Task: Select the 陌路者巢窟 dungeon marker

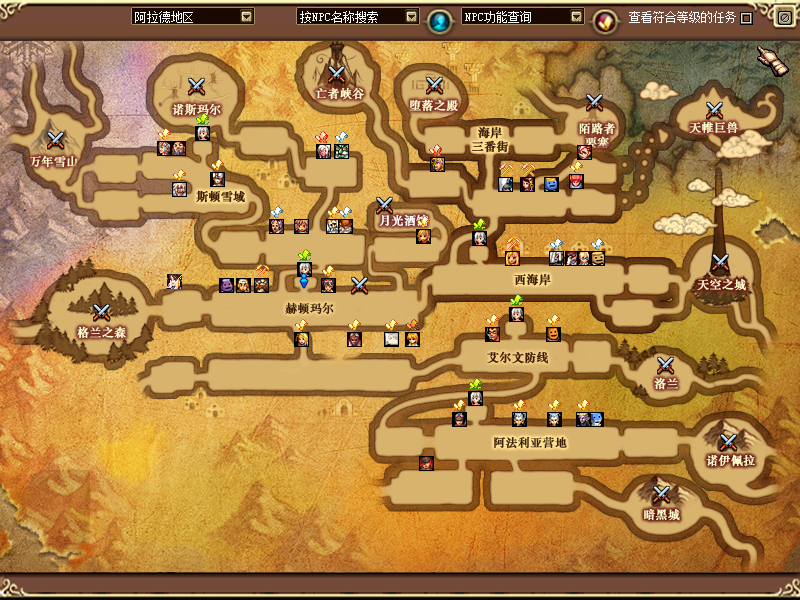Action: point(595,102)
